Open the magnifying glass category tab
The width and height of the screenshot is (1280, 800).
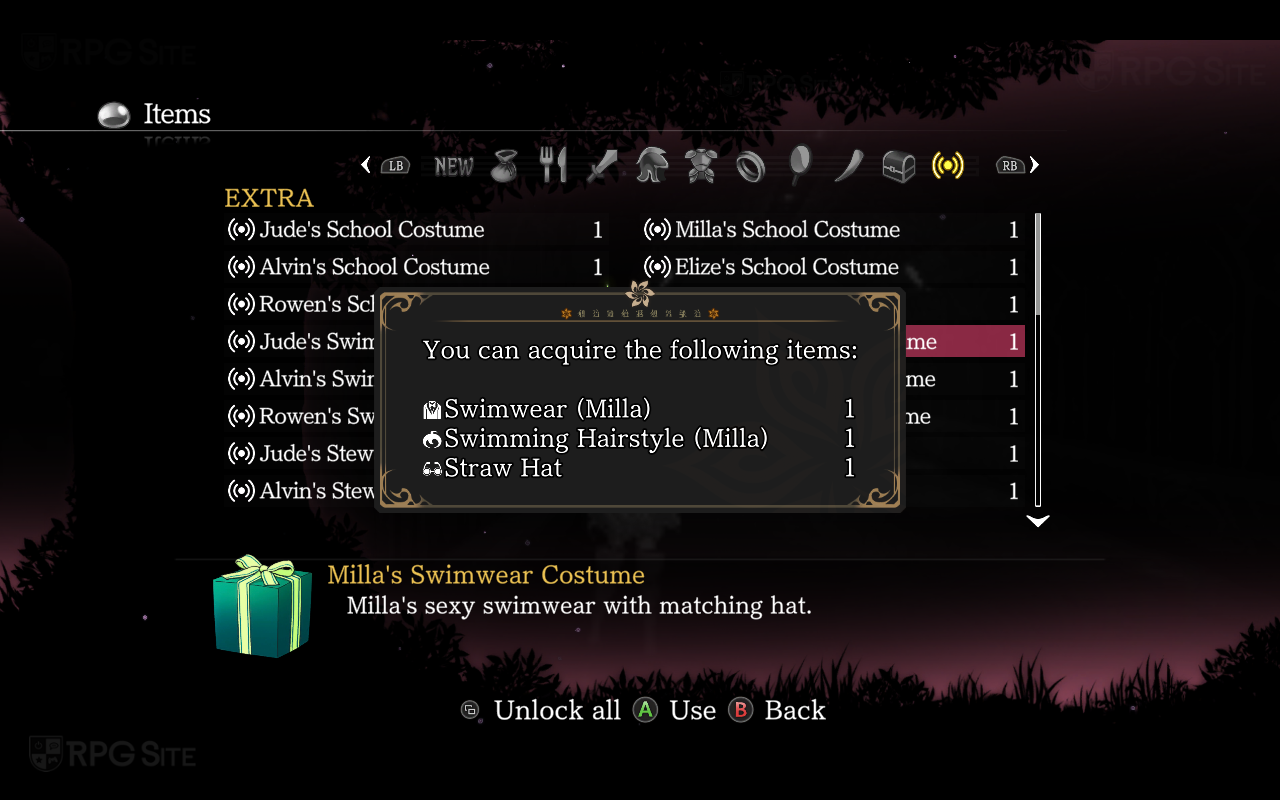pyautogui.click(x=801, y=166)
